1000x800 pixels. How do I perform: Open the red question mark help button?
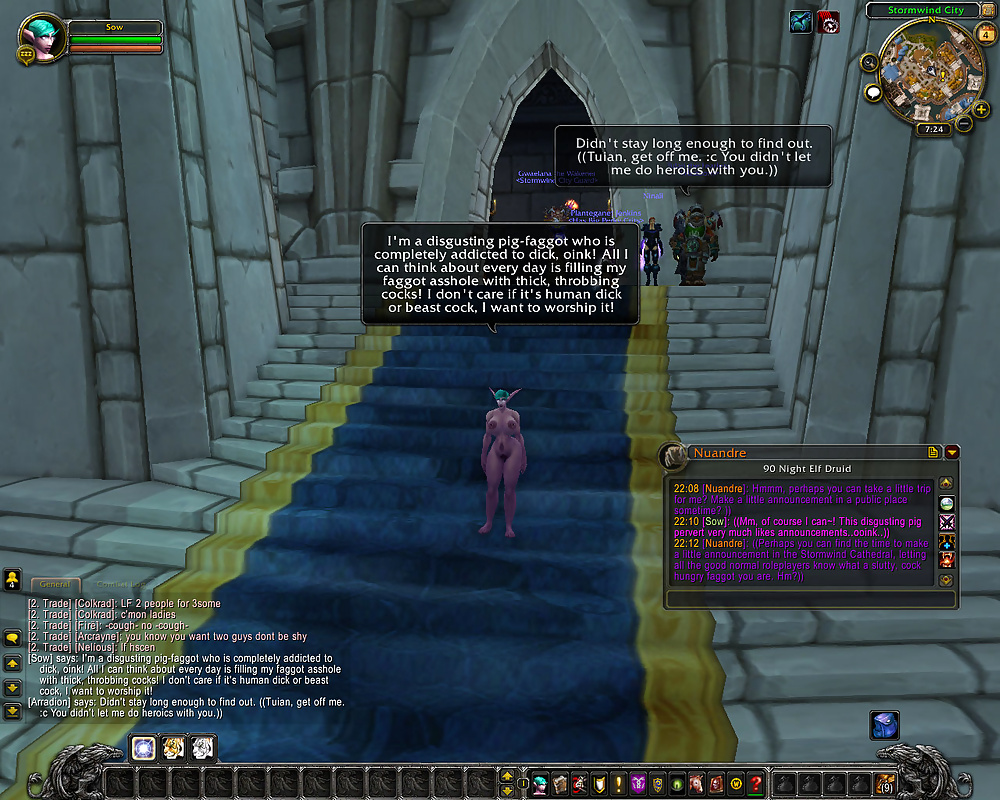[755, 783]
